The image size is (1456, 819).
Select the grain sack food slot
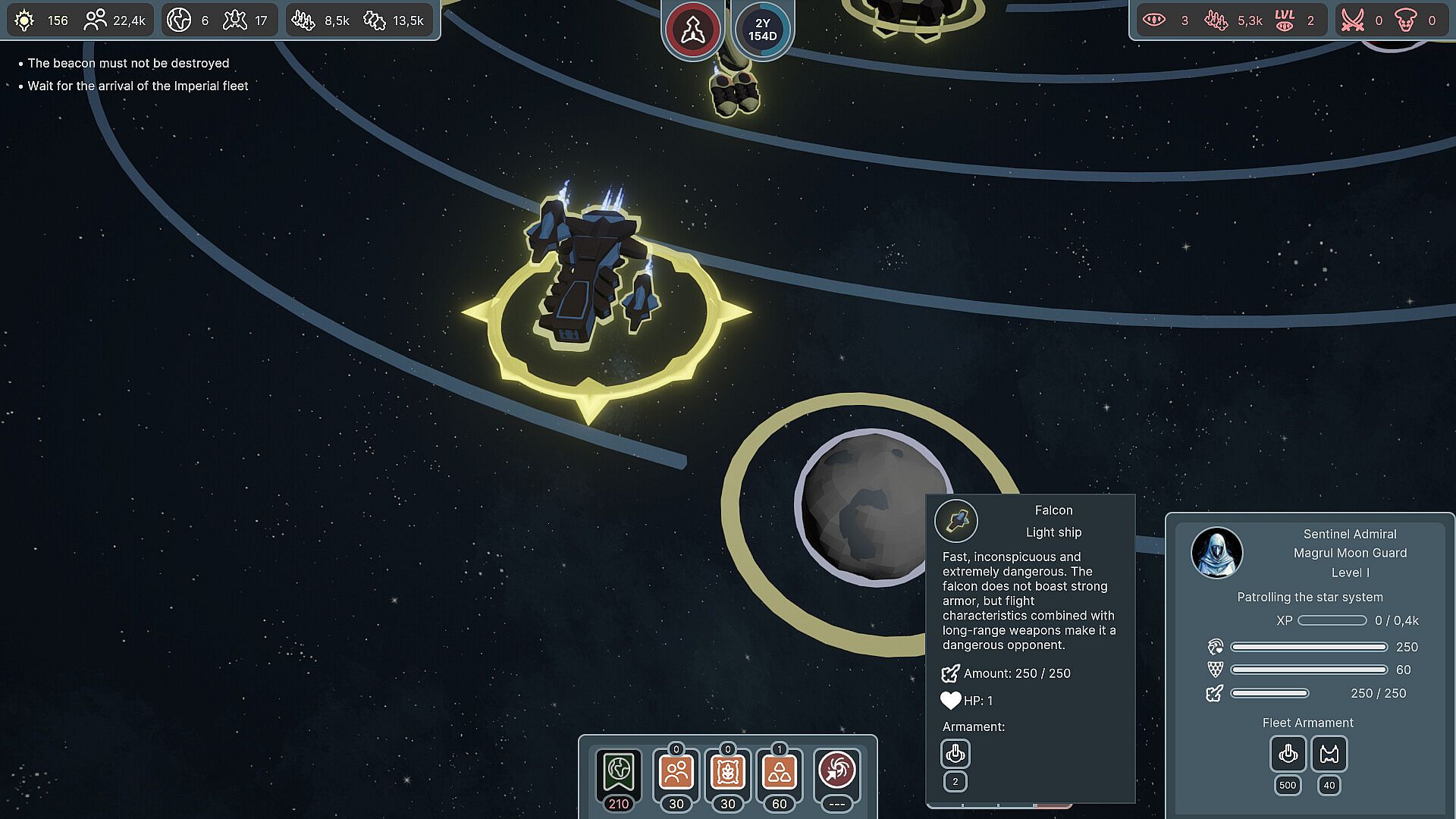coord(728,772)
